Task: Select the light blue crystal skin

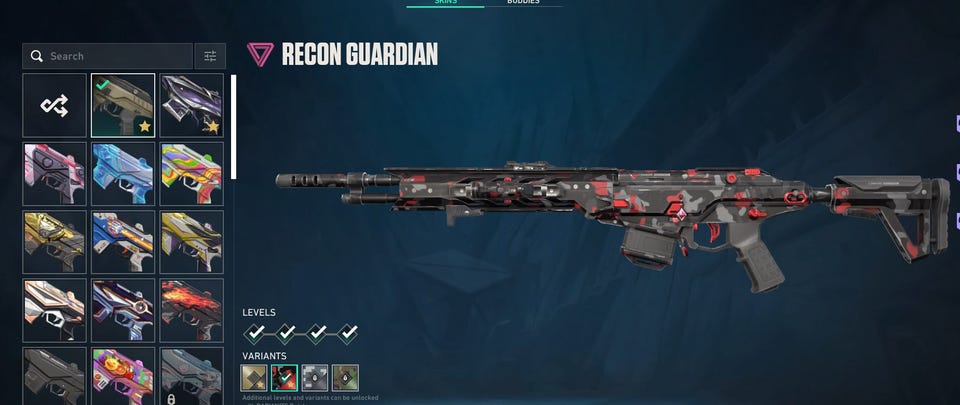Action: pyautogui.click(x=123, y=174)
